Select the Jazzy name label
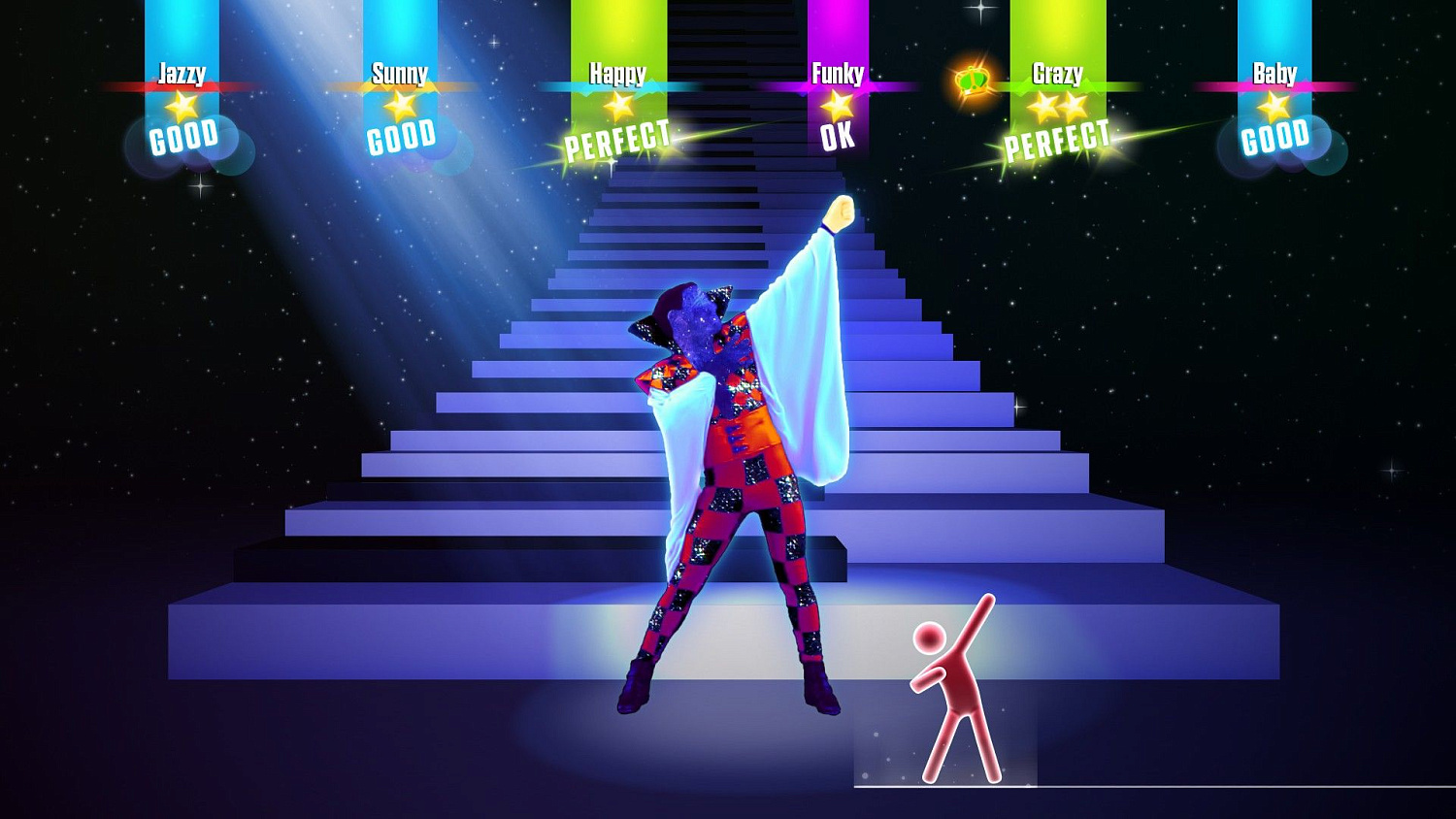The width and height of the screenshot is (1456, 819). tap(184, 71)
